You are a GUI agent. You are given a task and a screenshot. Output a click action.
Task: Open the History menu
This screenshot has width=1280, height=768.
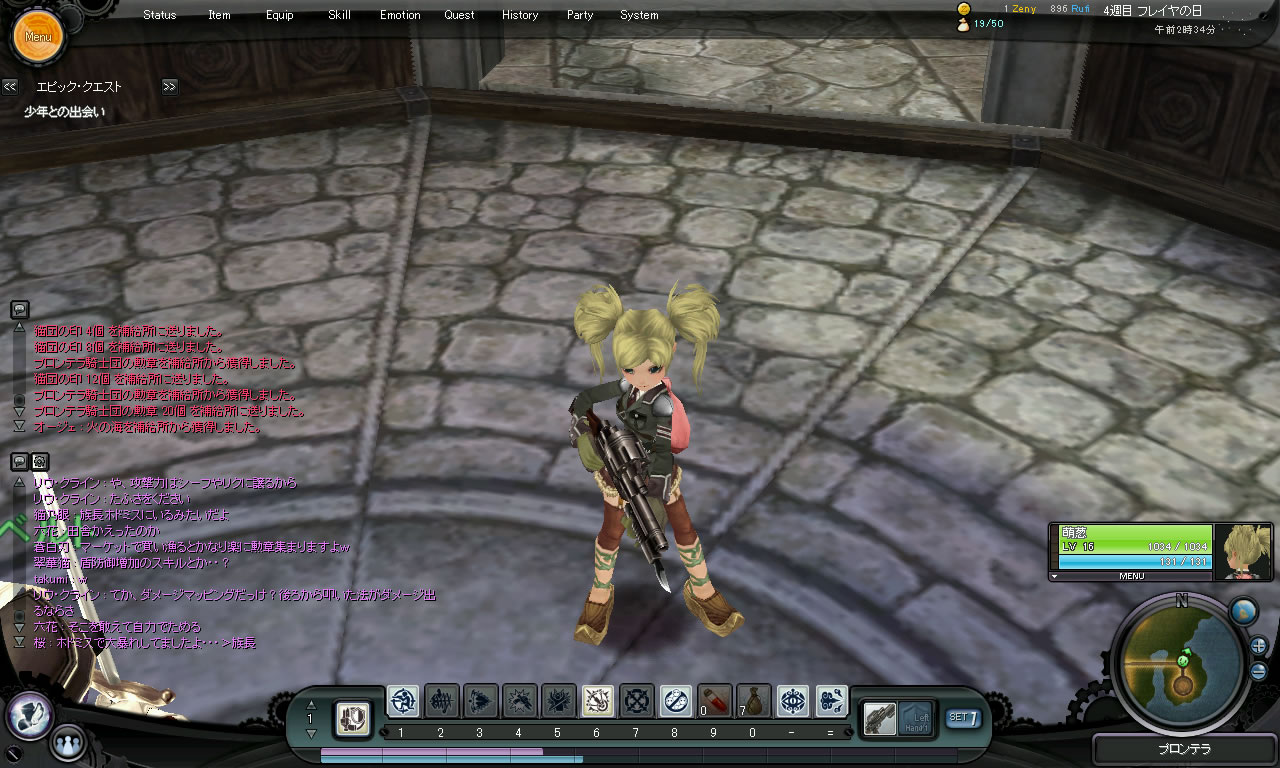[x=520, y=15]
